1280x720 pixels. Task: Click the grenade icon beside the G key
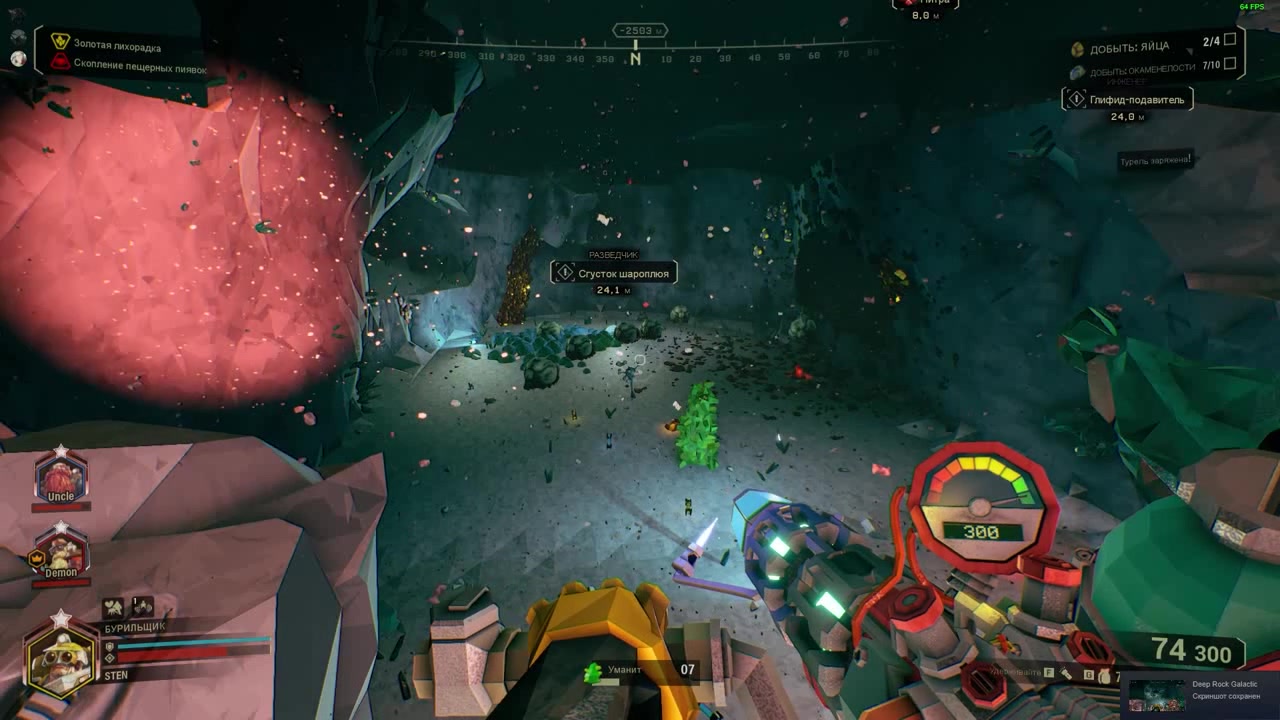pos(1105,675)
